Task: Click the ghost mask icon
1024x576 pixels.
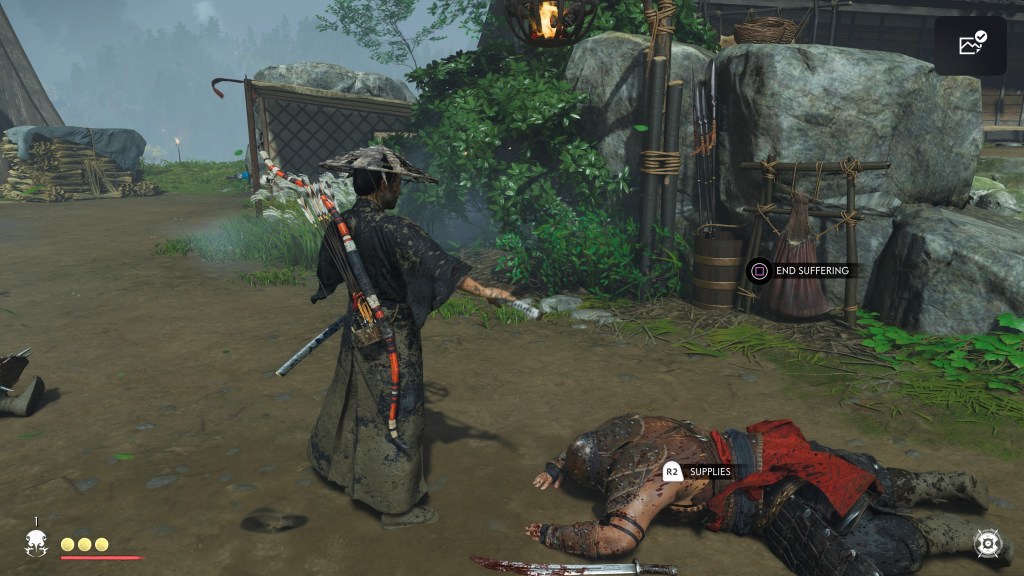Action: coord(37,543)
